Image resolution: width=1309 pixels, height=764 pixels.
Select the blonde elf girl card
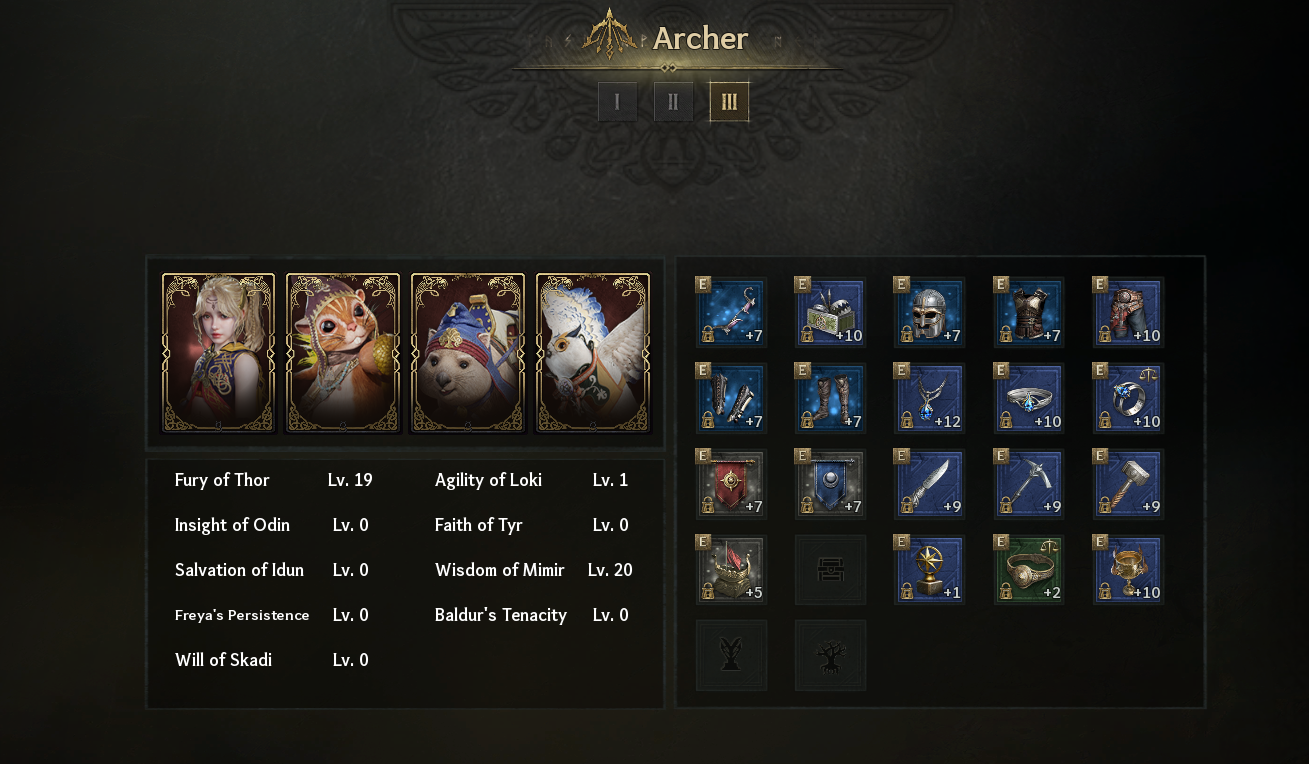(218, 353)
